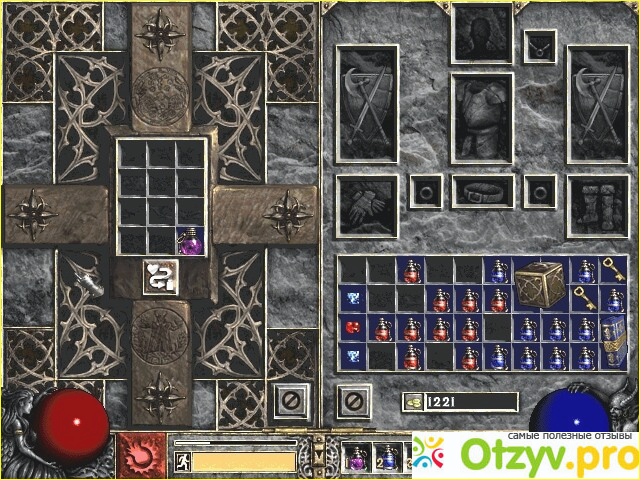
Task: Toggle the run/walk button
Action: click(182, 461)
